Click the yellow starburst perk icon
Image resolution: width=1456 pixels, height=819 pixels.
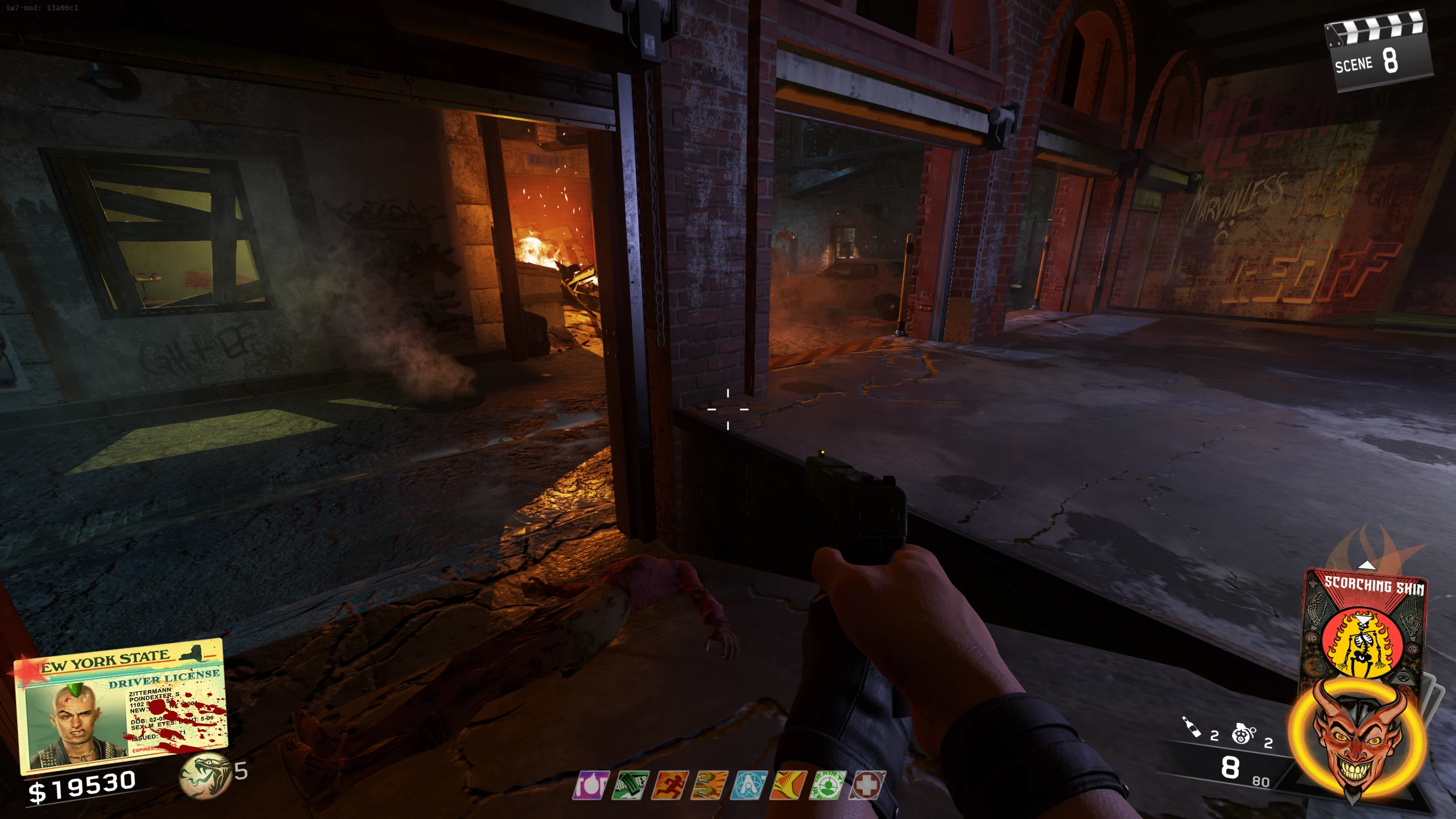(788, 785)
